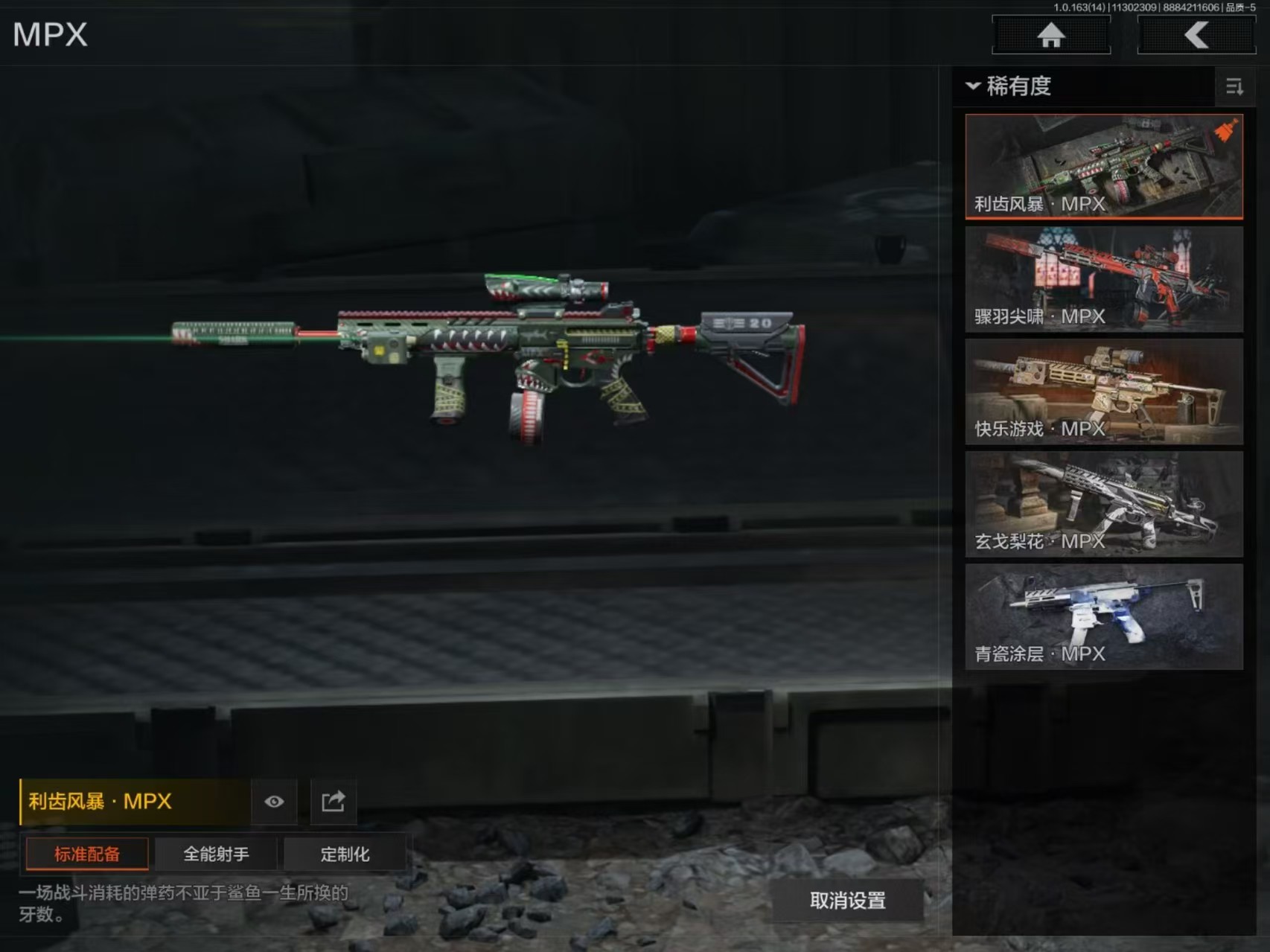Toggle the sort order icon

pos(1234,87)
